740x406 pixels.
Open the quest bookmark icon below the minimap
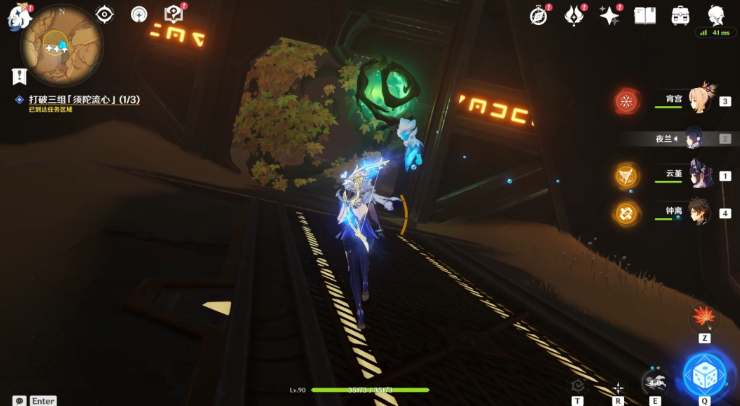point(18,76)
